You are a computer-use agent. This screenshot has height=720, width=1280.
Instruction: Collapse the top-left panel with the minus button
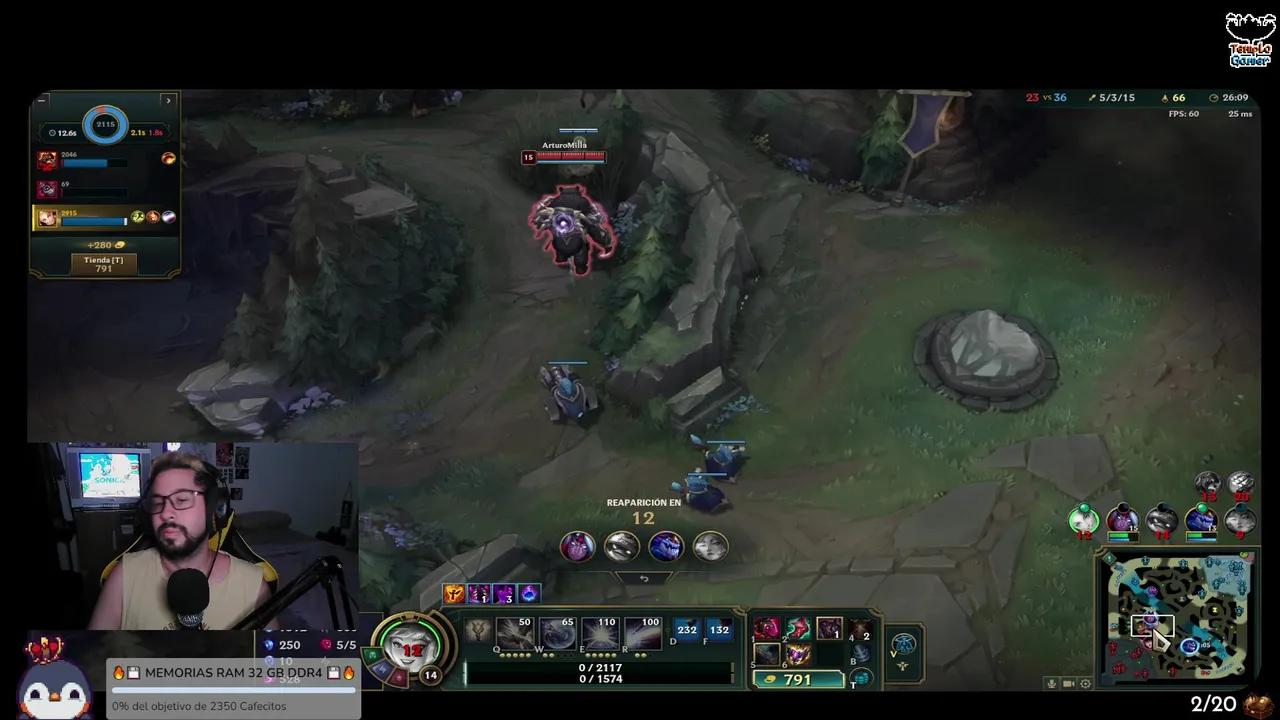pyautogui.click(x=41, y=99)
